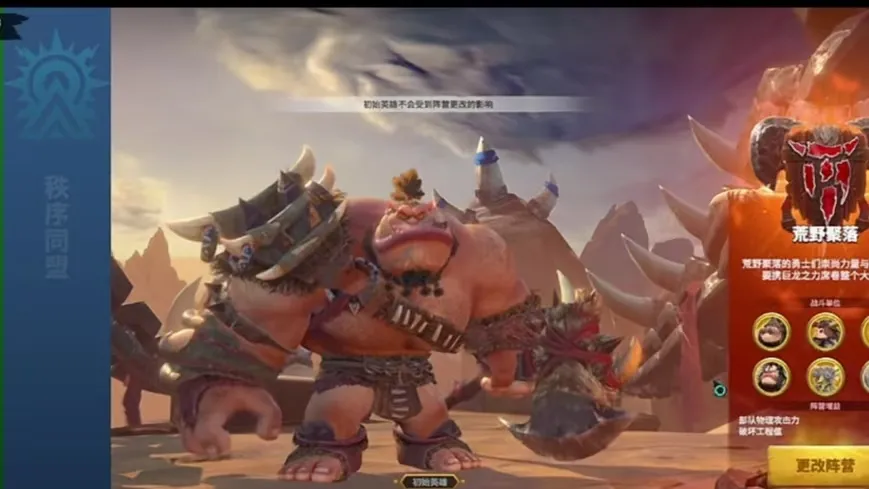
Task: Choose the gray spiky beast unit icon
Action: [825, 376]
